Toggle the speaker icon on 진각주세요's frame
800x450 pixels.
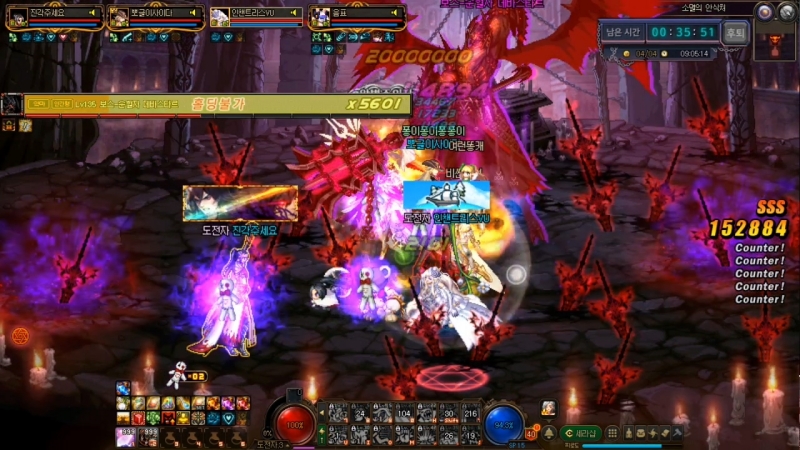click(x=95, y=14)
